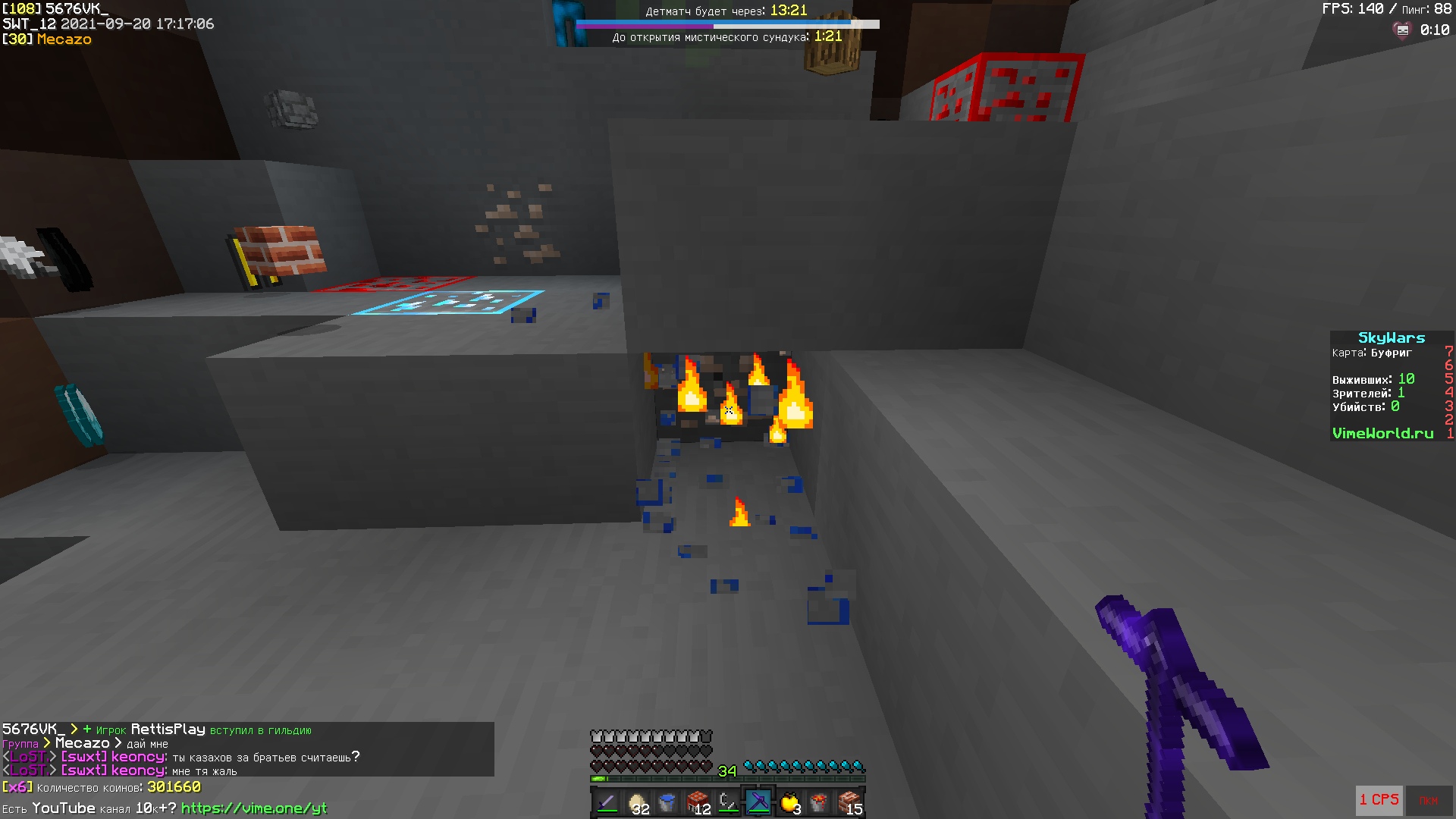Click the experience level number 34
The width and height of the screenshot is (1456, 819).
(x=728, y=770)
